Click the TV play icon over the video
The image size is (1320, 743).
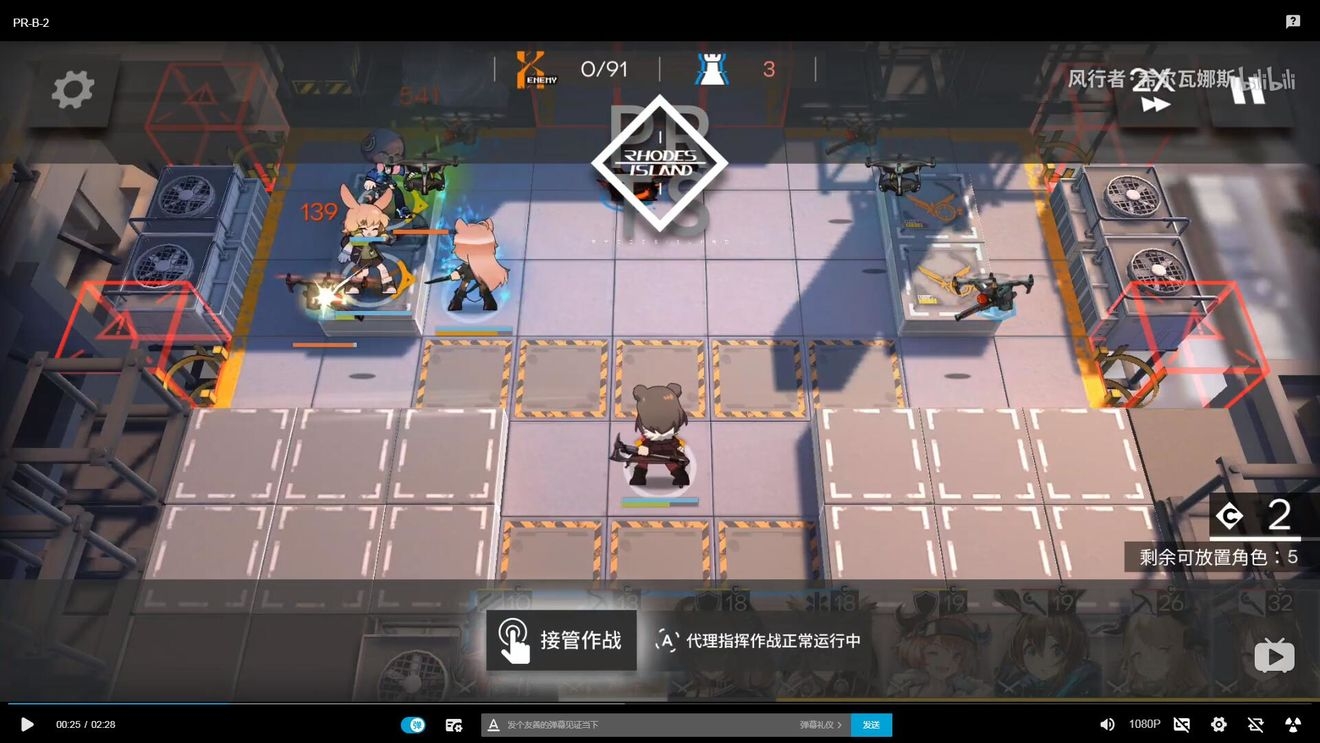1274,656
